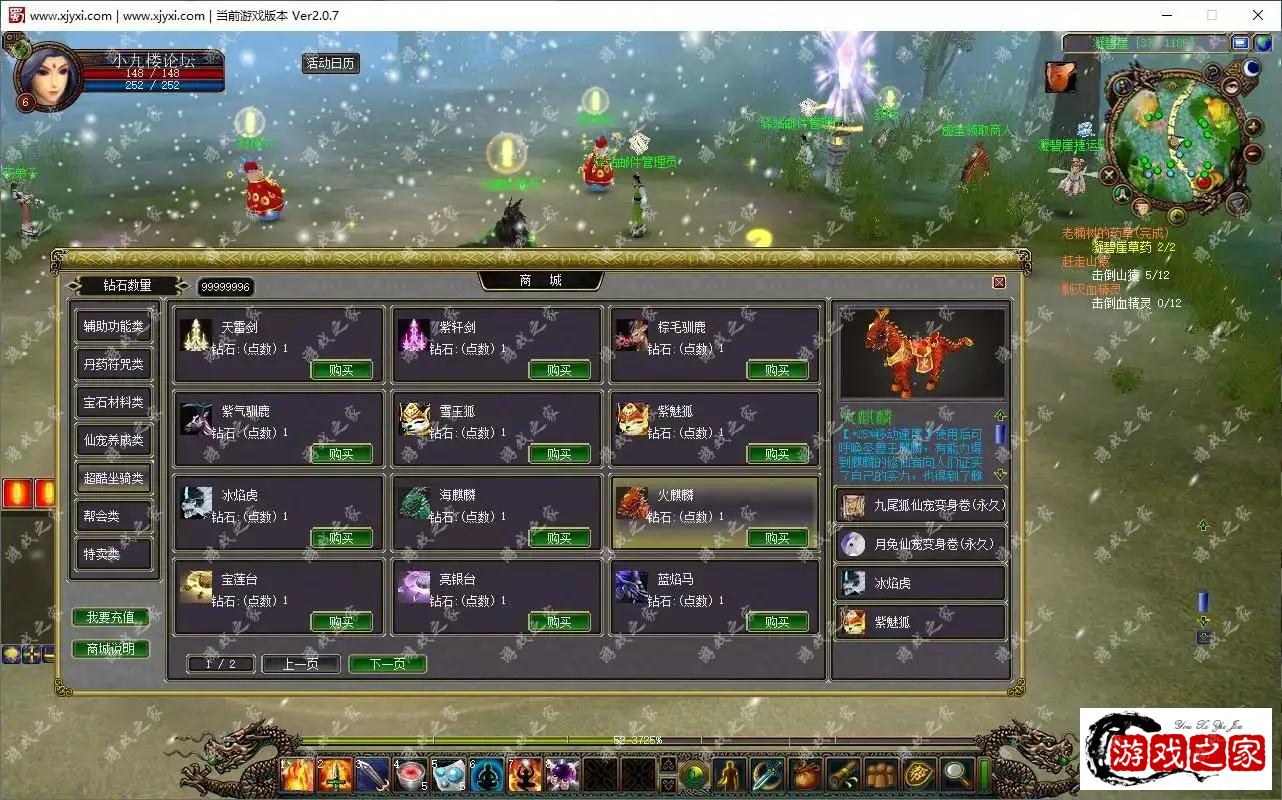1282x800 pixels.
Task: Close the game window
Action: tap(1258, 15)
